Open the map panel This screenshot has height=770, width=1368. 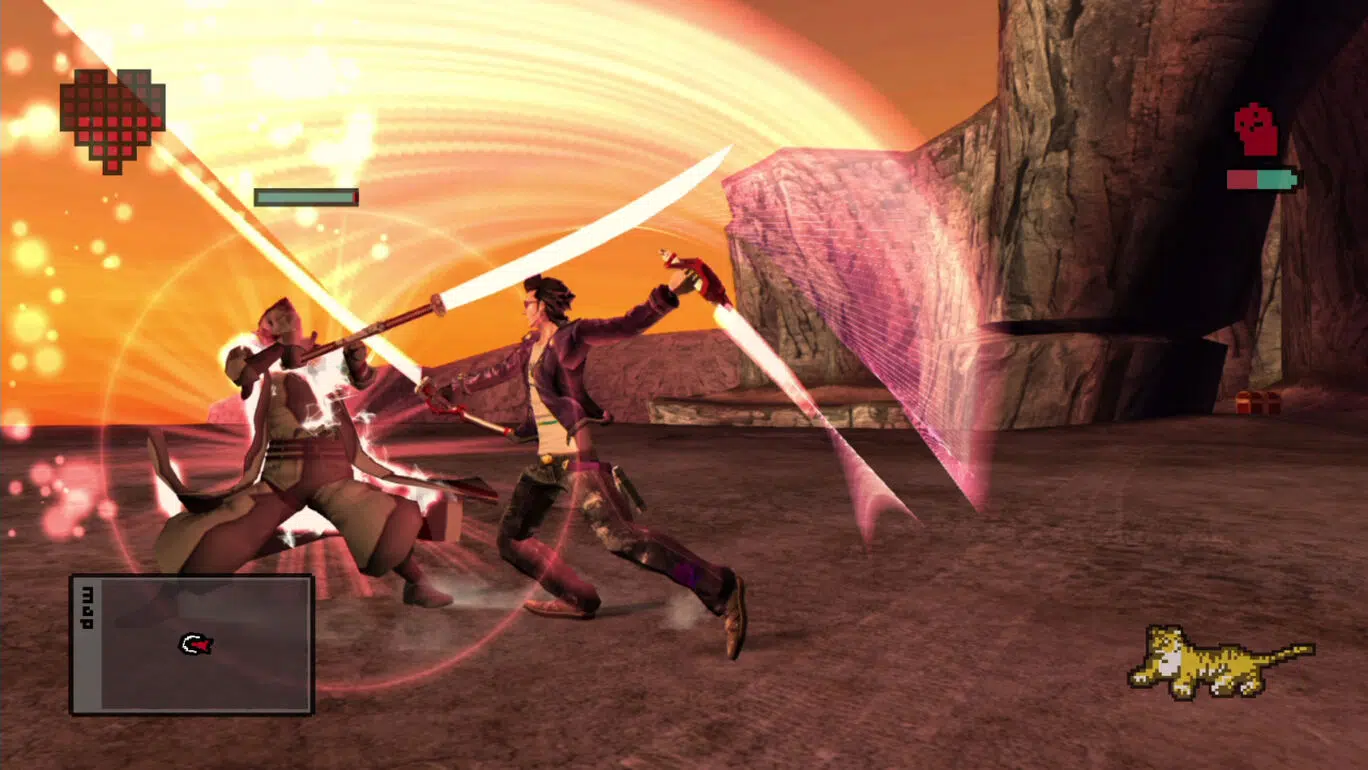point(191,644)
